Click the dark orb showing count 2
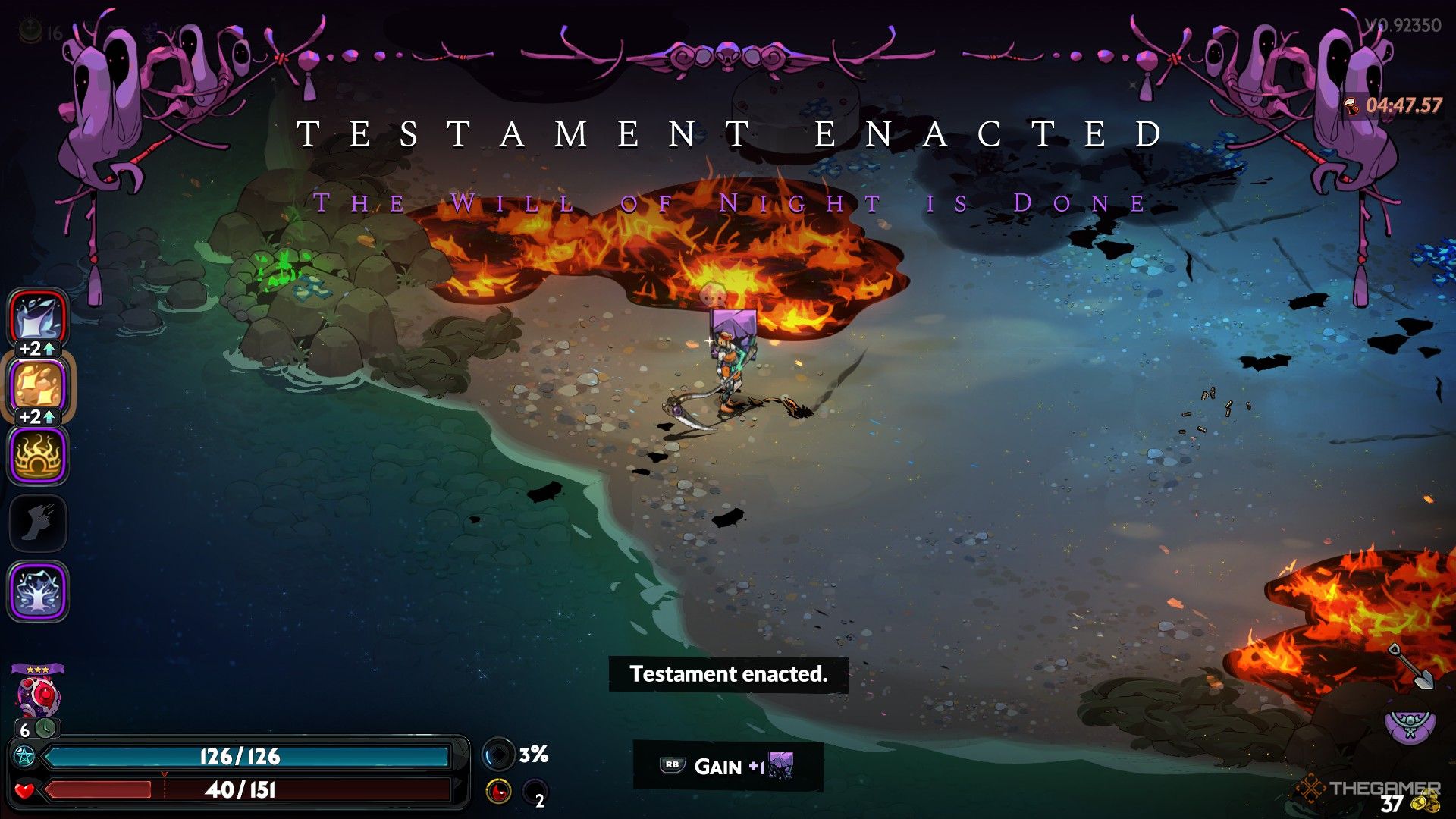Screen dimensions: 1456x819 point(535,792)
